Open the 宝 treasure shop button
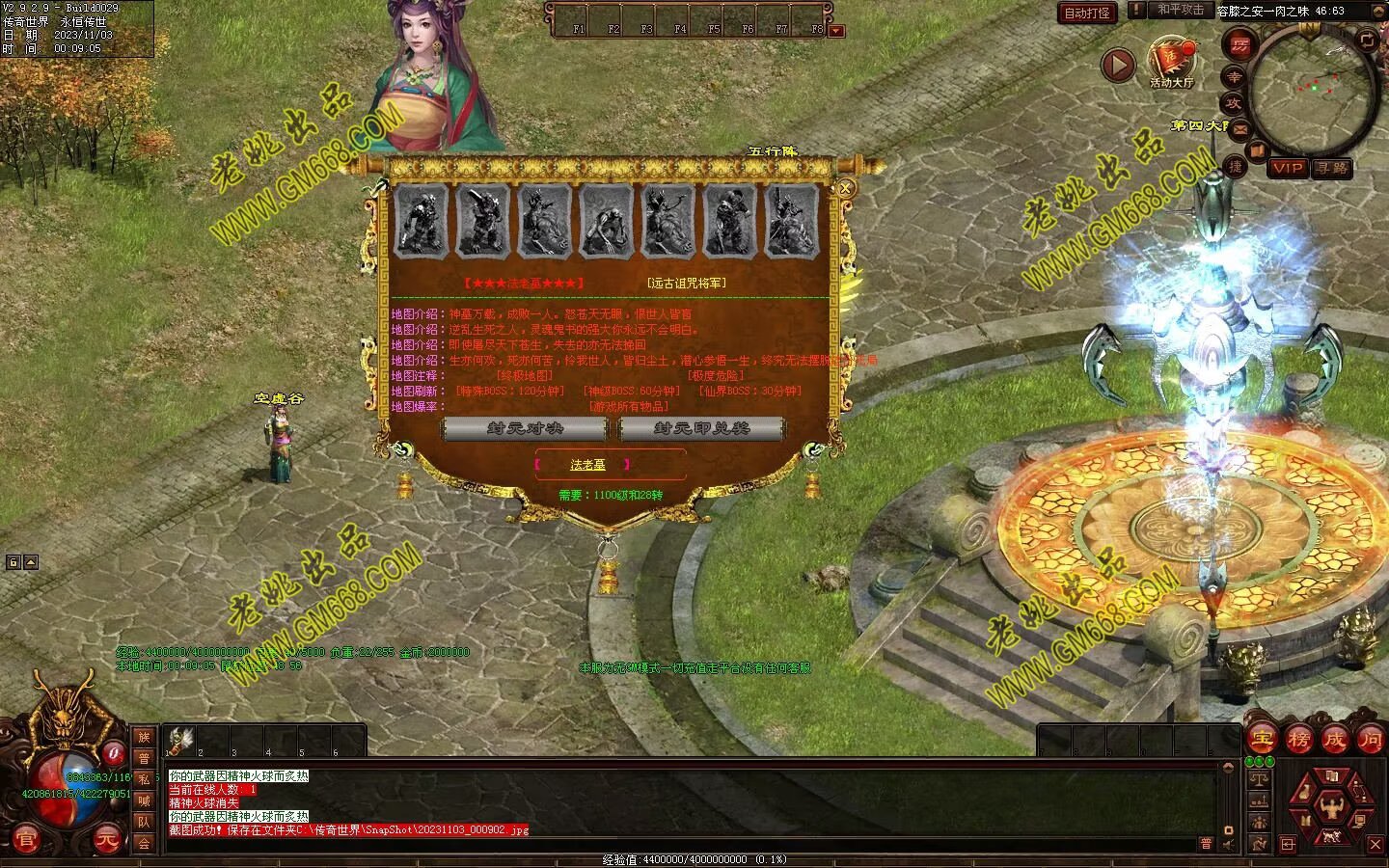 click(1261, 741)
